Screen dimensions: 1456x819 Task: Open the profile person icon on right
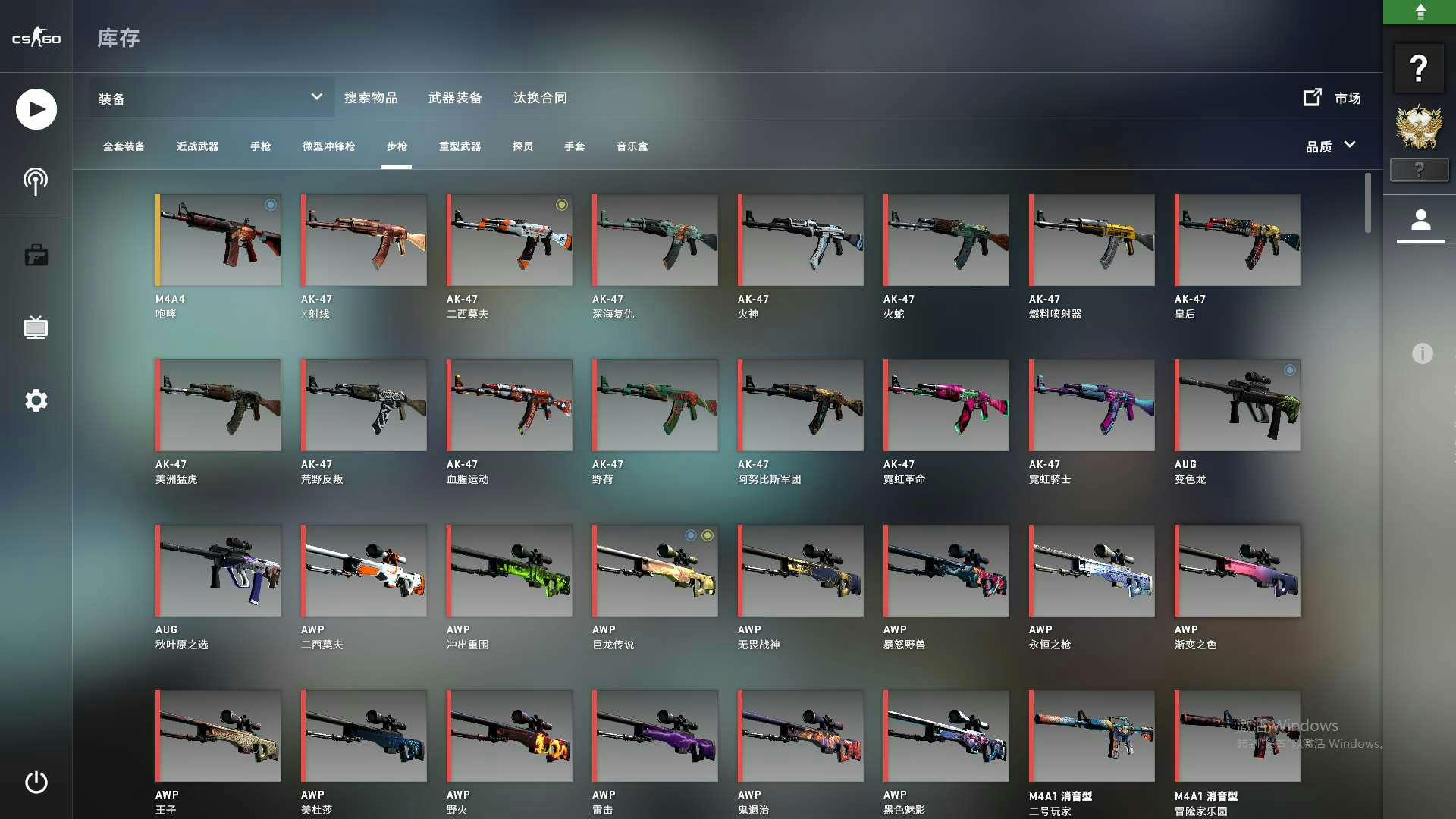[1421, 221]
